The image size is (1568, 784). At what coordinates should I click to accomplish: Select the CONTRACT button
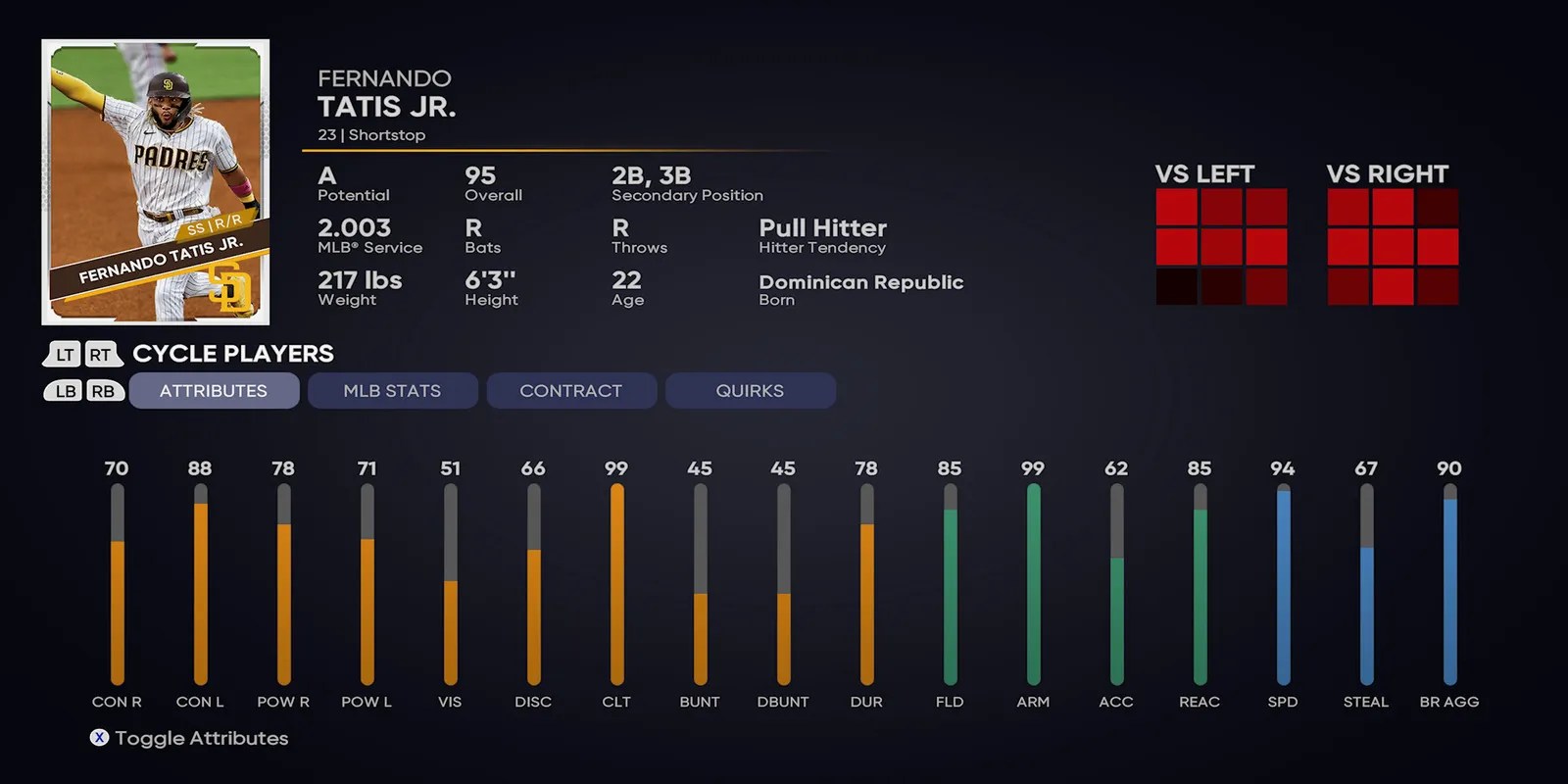pos(571,390)
